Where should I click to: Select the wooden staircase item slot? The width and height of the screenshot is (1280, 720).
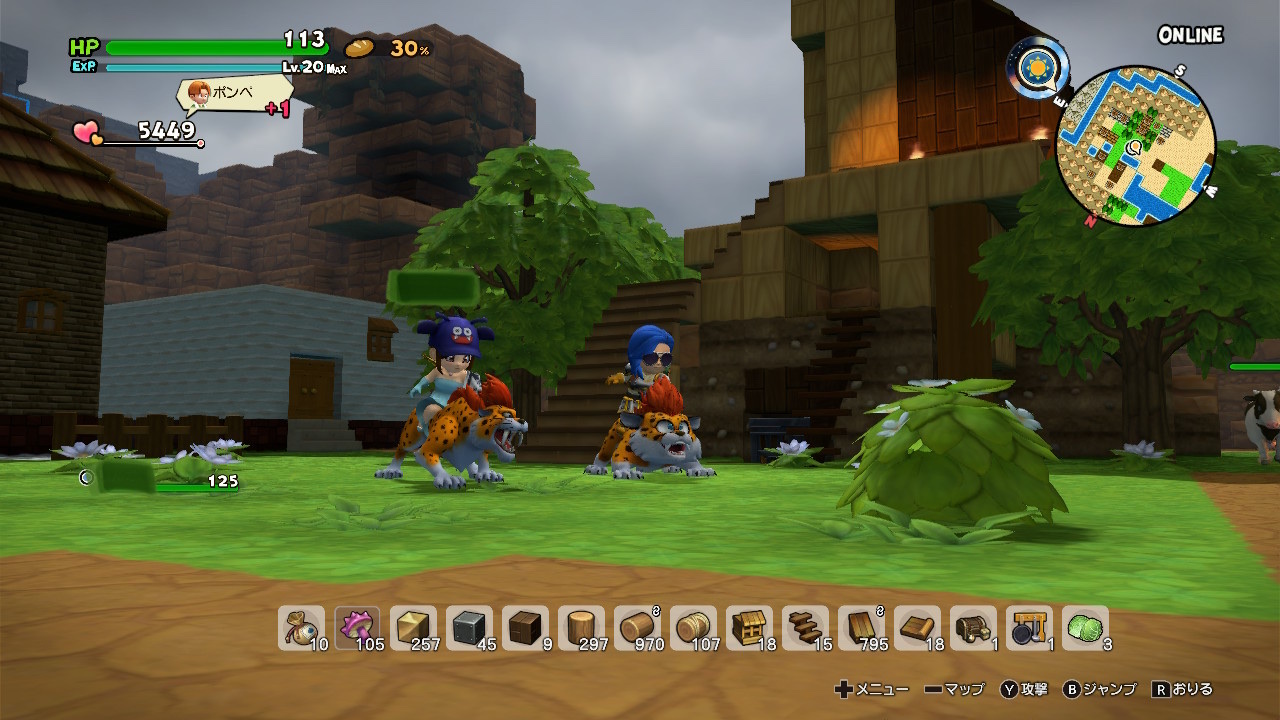coord(805,629)
